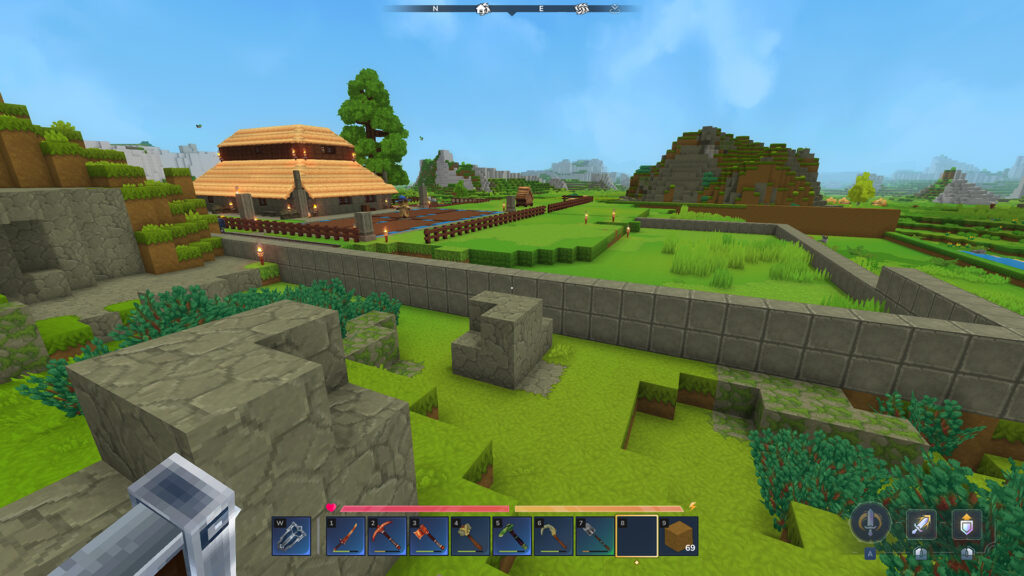This screenshot has width=1024, height=576.
Task: Trigger the shield with arrow ability
Action: [966, 523]
